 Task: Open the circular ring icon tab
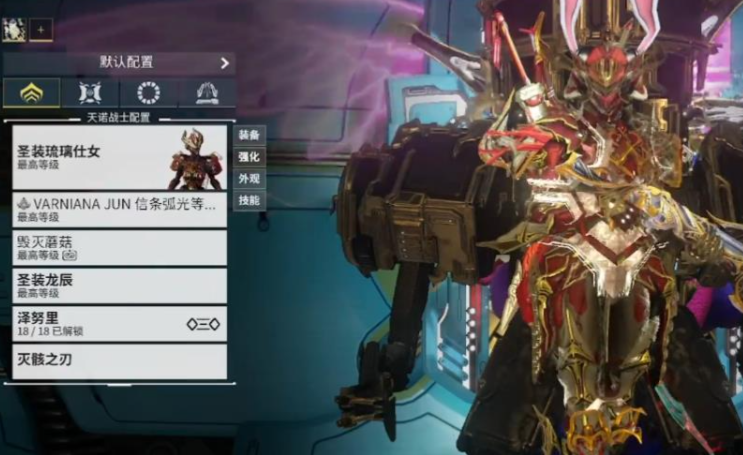tap(148, 93)
